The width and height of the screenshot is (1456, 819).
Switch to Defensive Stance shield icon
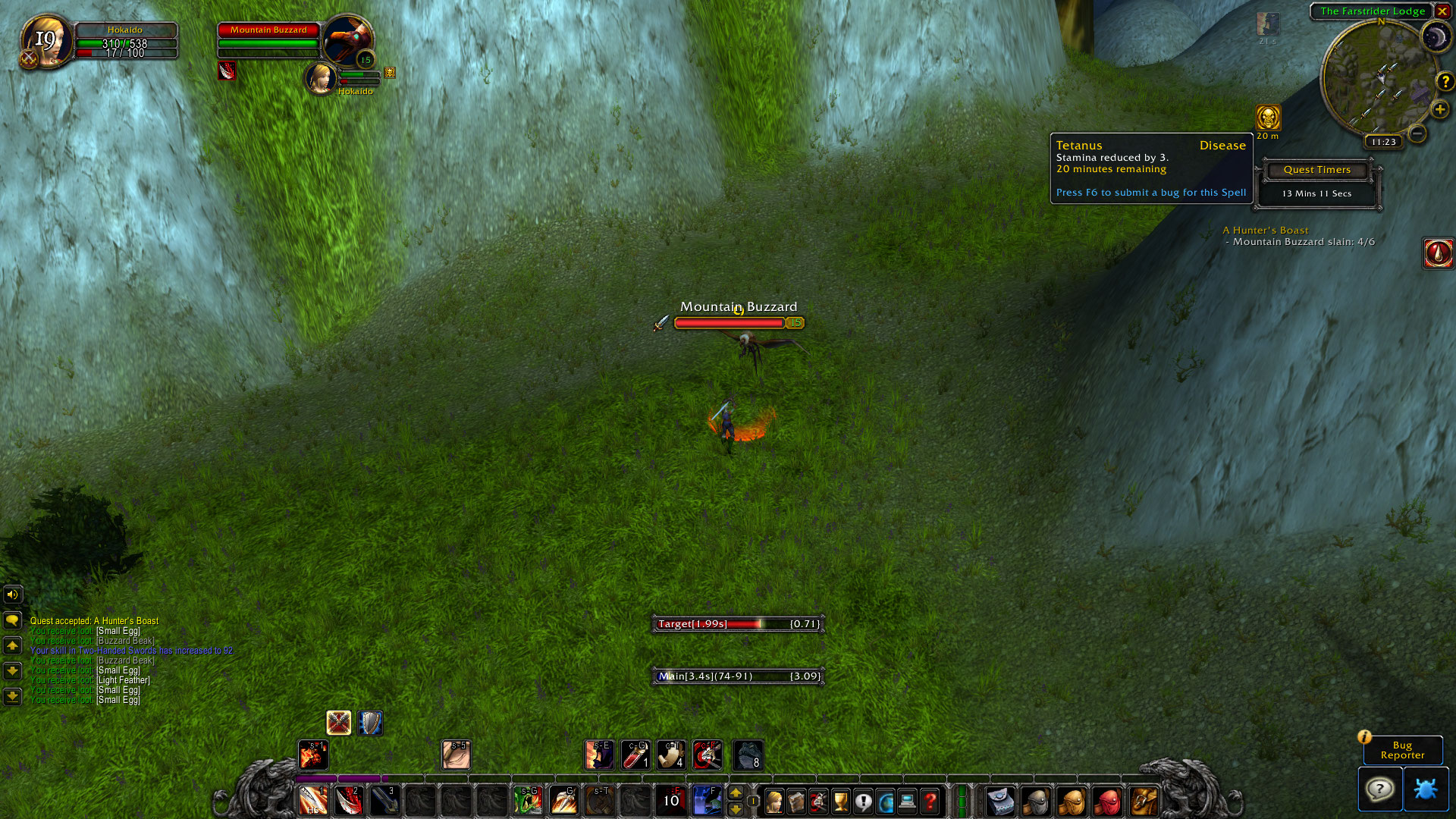pyautogui.click(x=370, y=723)
